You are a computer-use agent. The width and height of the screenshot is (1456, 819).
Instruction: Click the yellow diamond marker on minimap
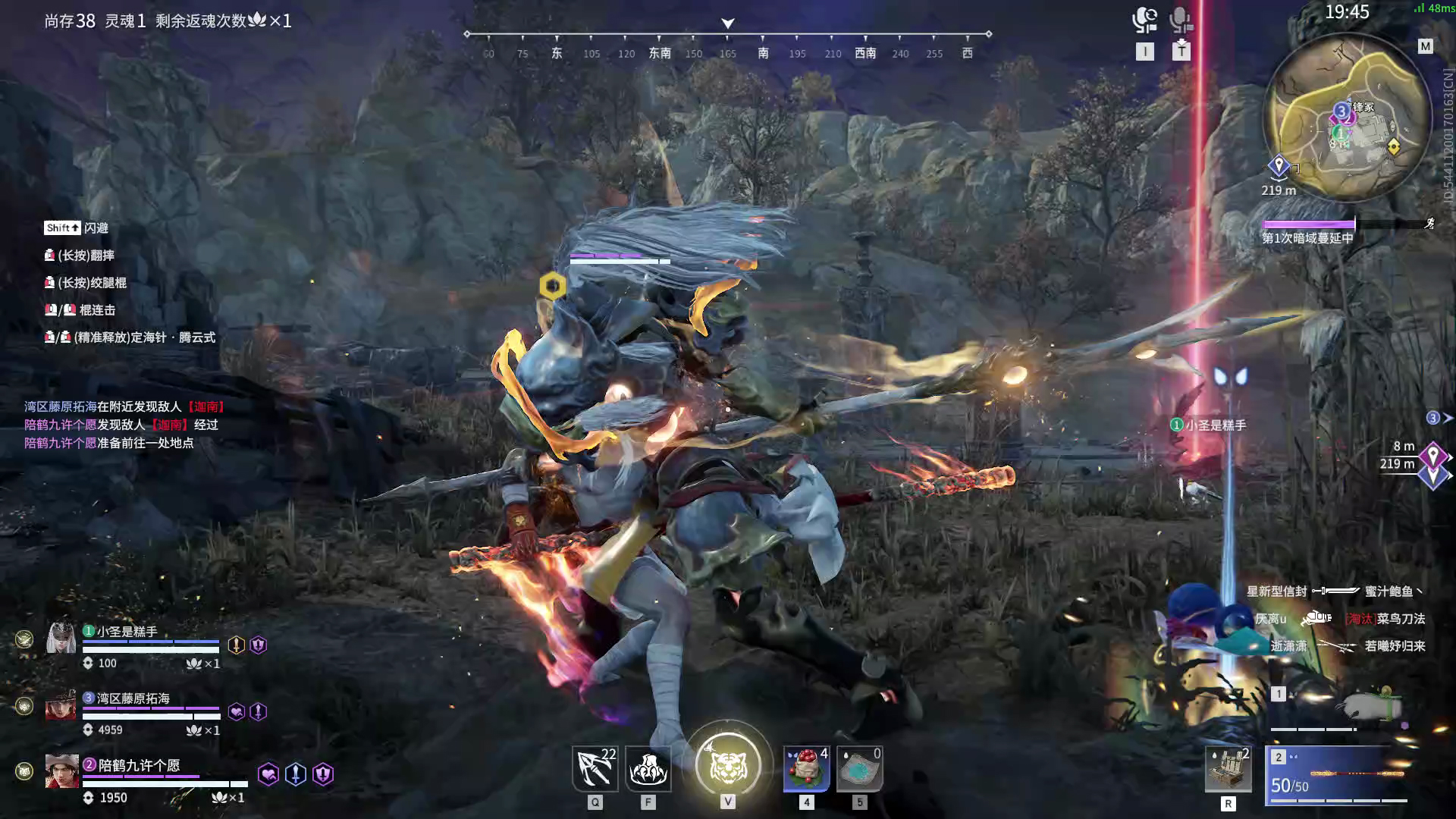pos(1393,146)
